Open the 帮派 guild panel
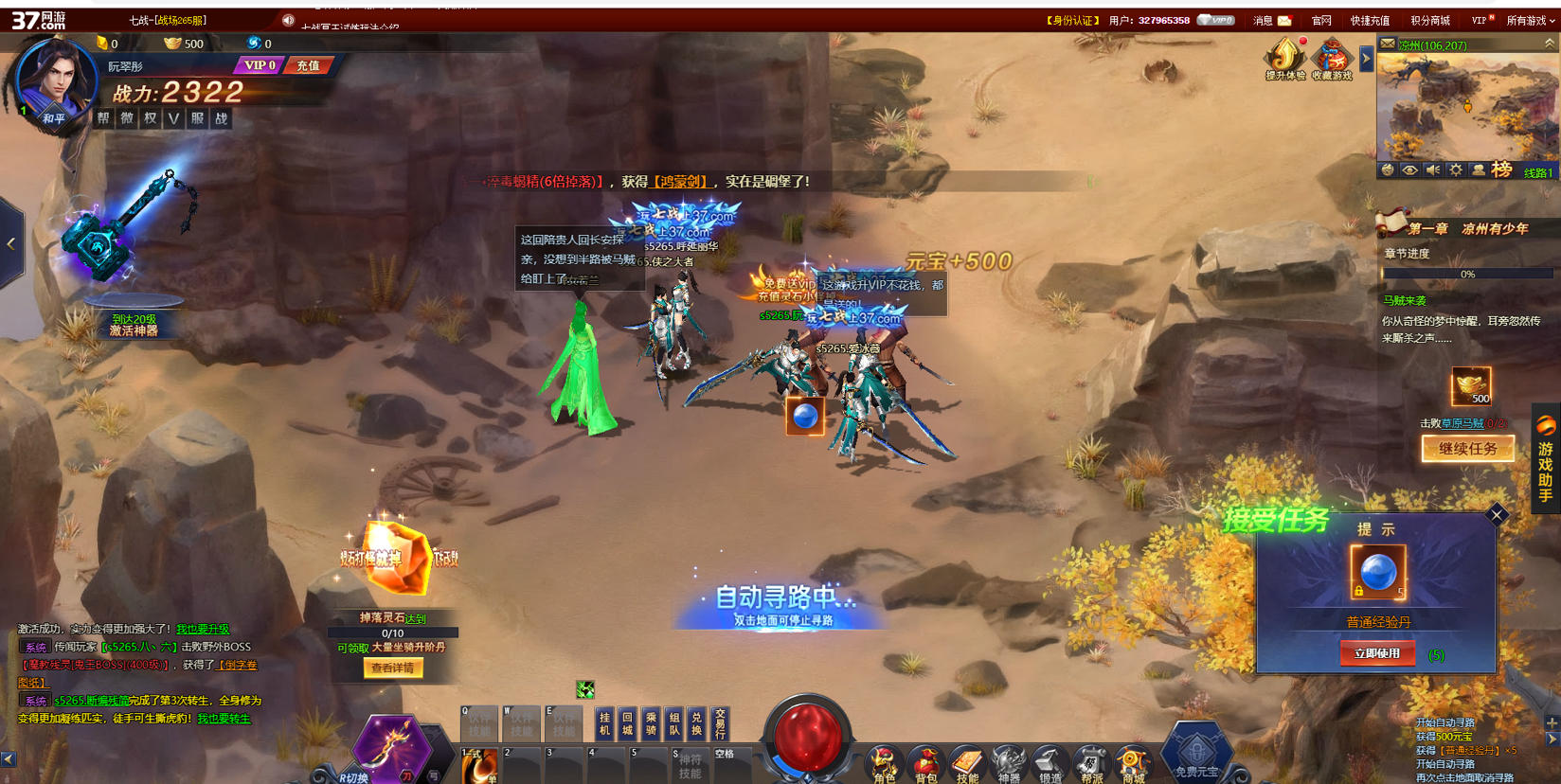This screenshot has height=784, width=1561. [x=1091, y=765]
